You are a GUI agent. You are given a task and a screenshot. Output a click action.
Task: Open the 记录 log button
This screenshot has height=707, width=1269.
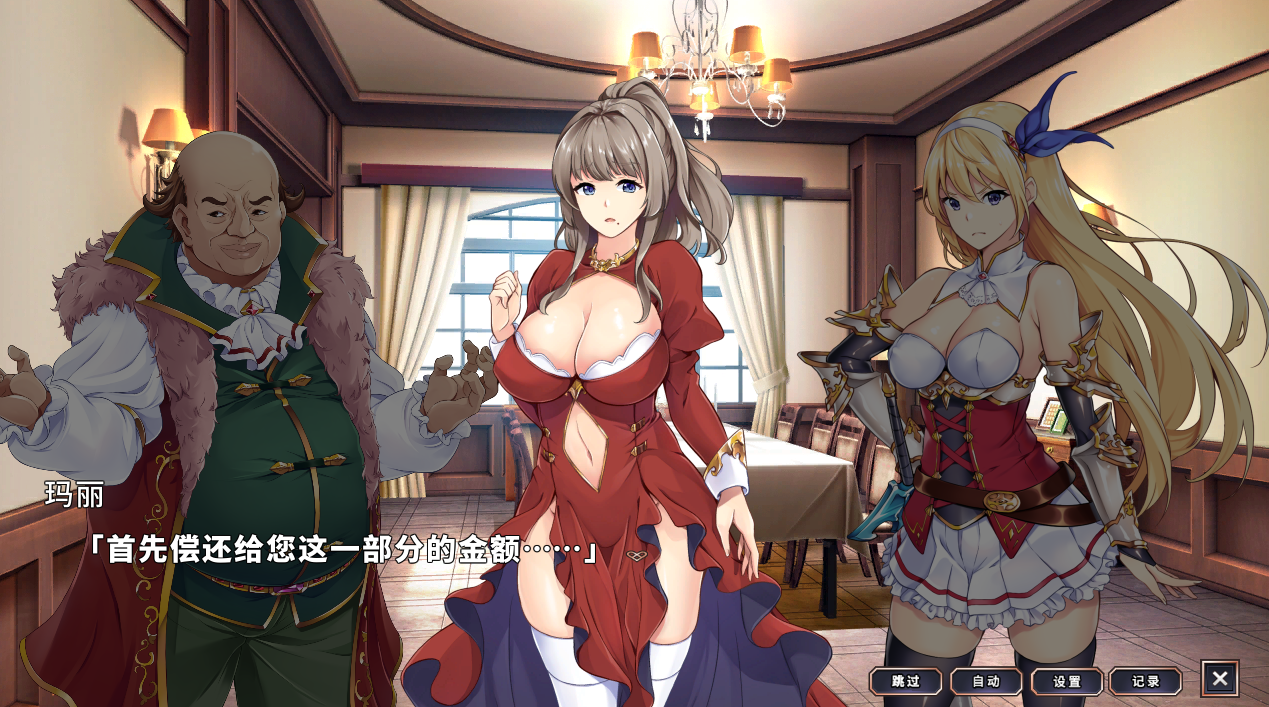click(1145, 681)
